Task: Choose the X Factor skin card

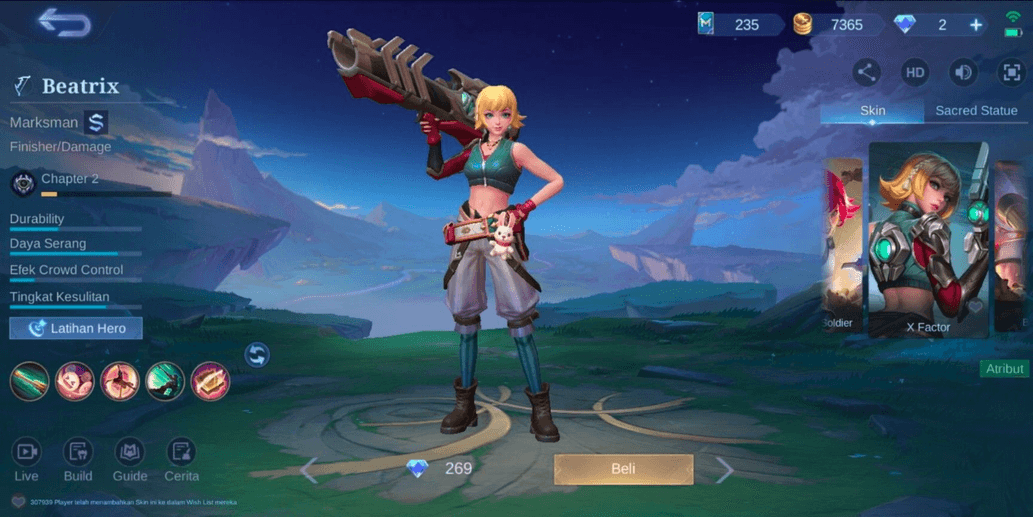Action: [x=928, y=239]
